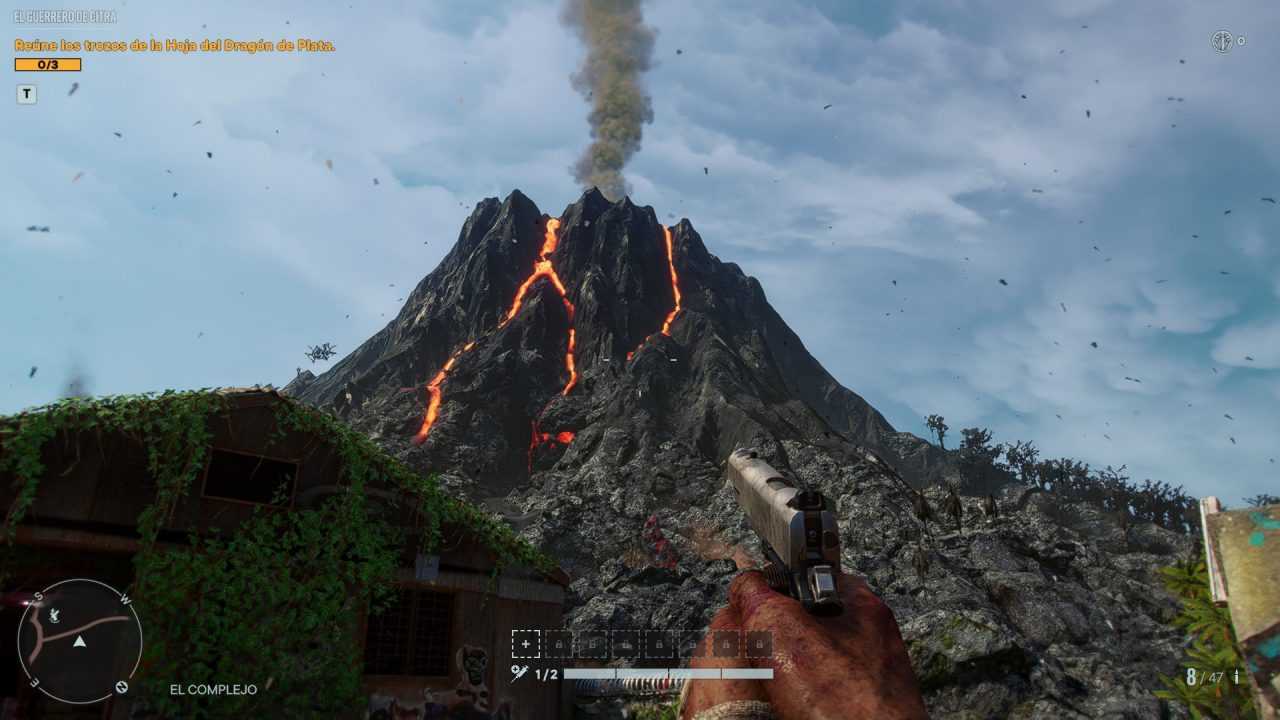The image size is (1280, 720).
Task: Click the second padlocked slot in the hotbar
Action: 593,643
